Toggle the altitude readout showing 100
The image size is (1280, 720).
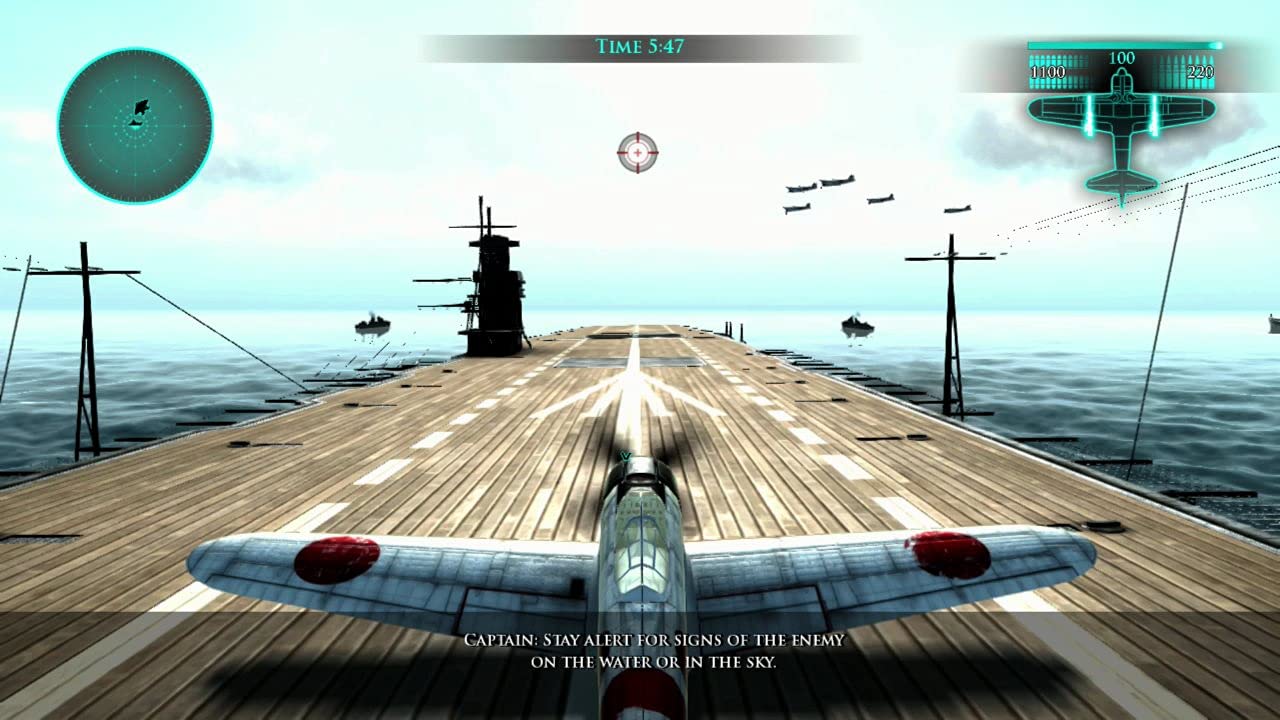[1123, 57]
